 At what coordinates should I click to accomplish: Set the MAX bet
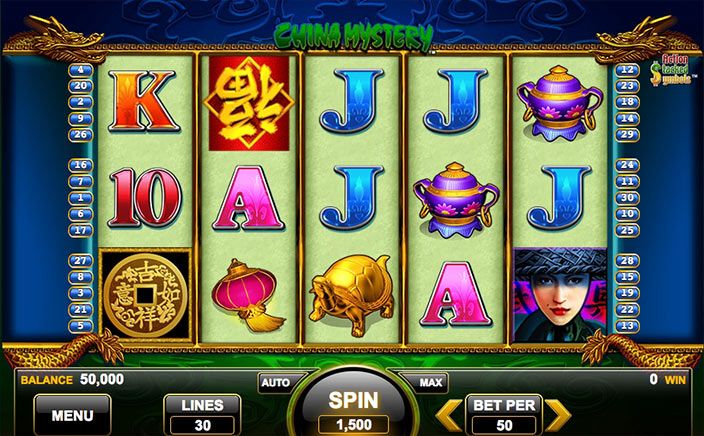pos(431,382)
